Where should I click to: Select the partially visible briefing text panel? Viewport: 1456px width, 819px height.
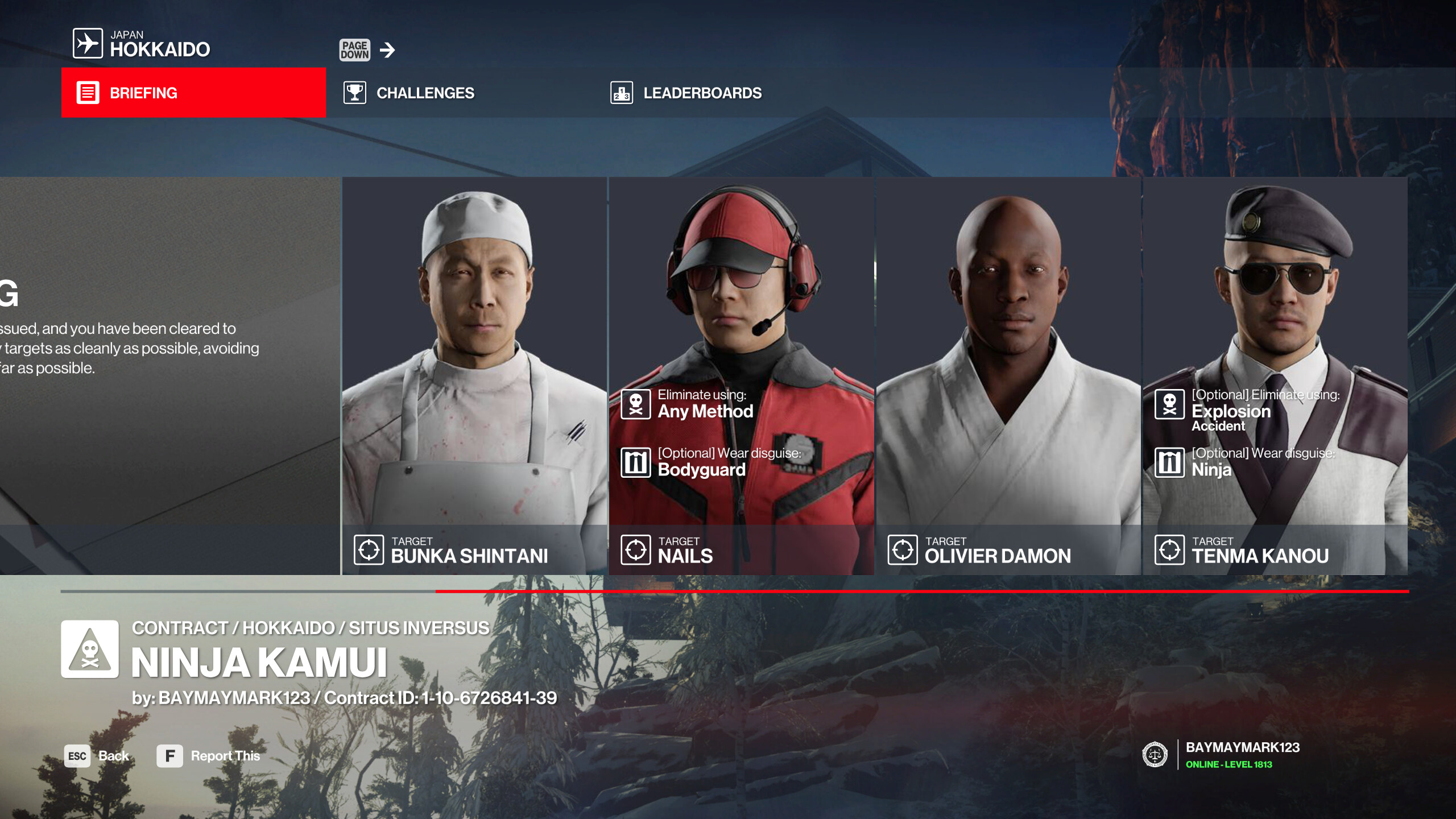point(169,375)
